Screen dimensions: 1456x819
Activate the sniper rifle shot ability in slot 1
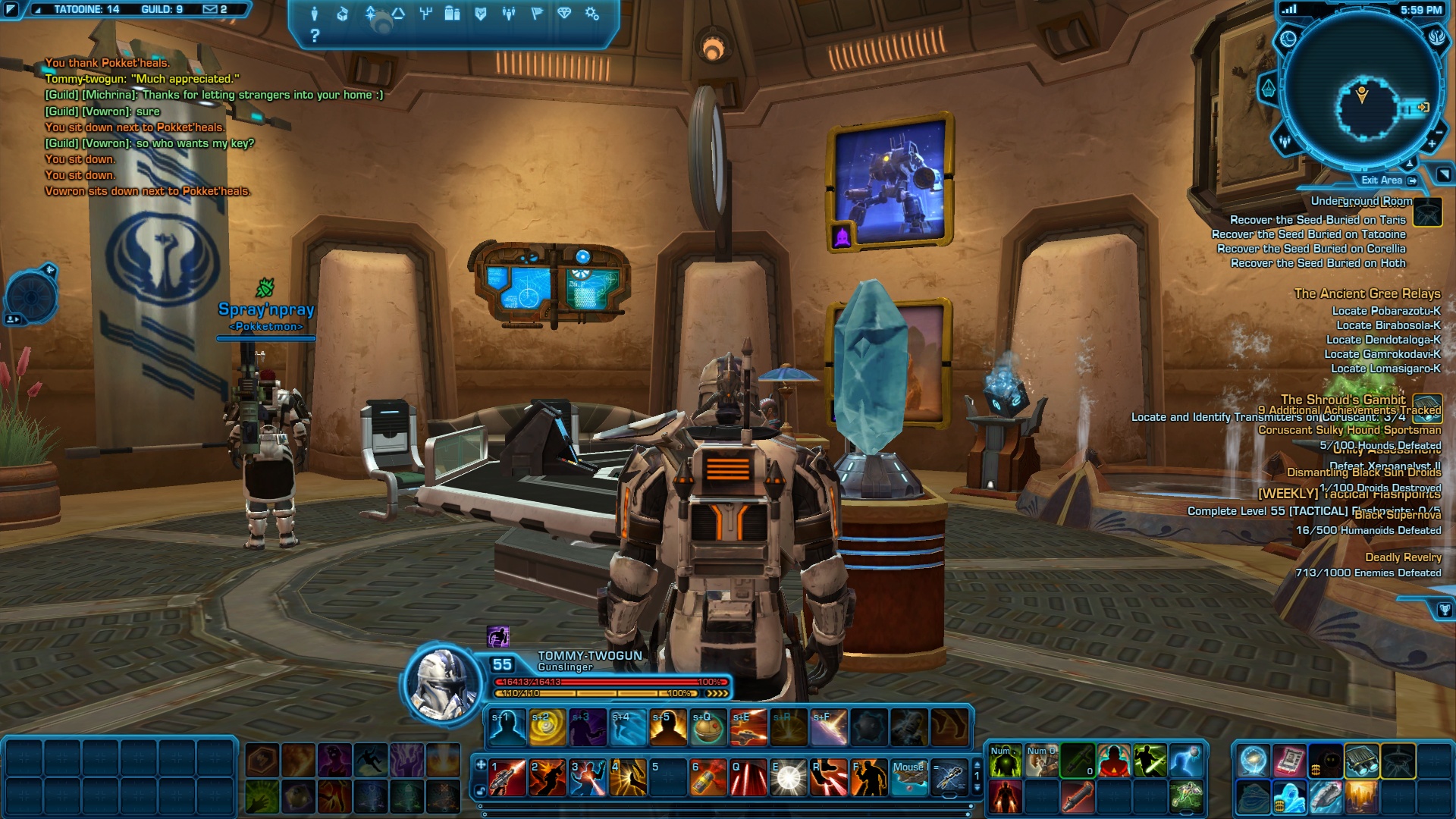point(507,778)
